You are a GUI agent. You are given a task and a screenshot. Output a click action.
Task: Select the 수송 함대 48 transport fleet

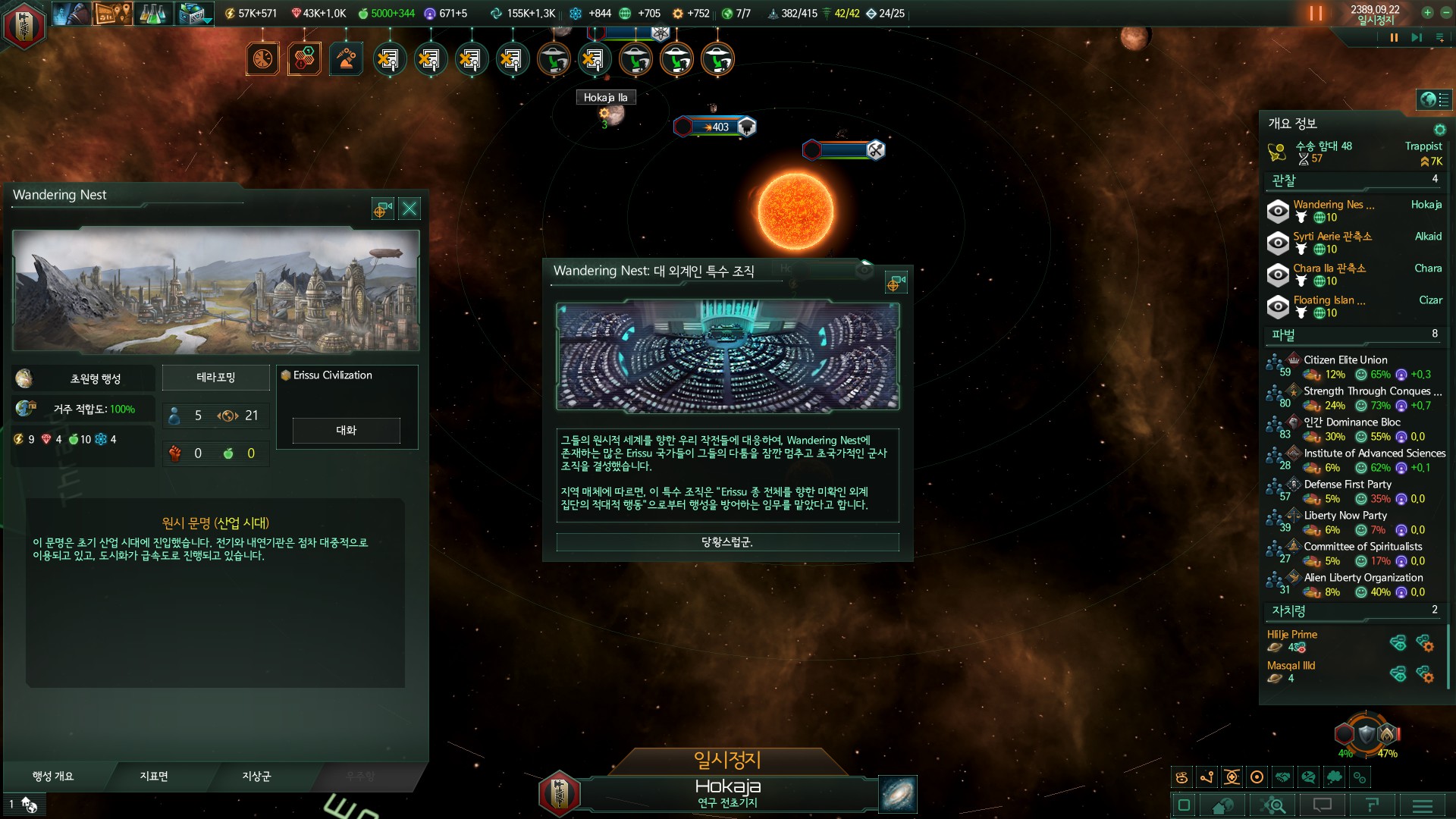click(1323, 146)
